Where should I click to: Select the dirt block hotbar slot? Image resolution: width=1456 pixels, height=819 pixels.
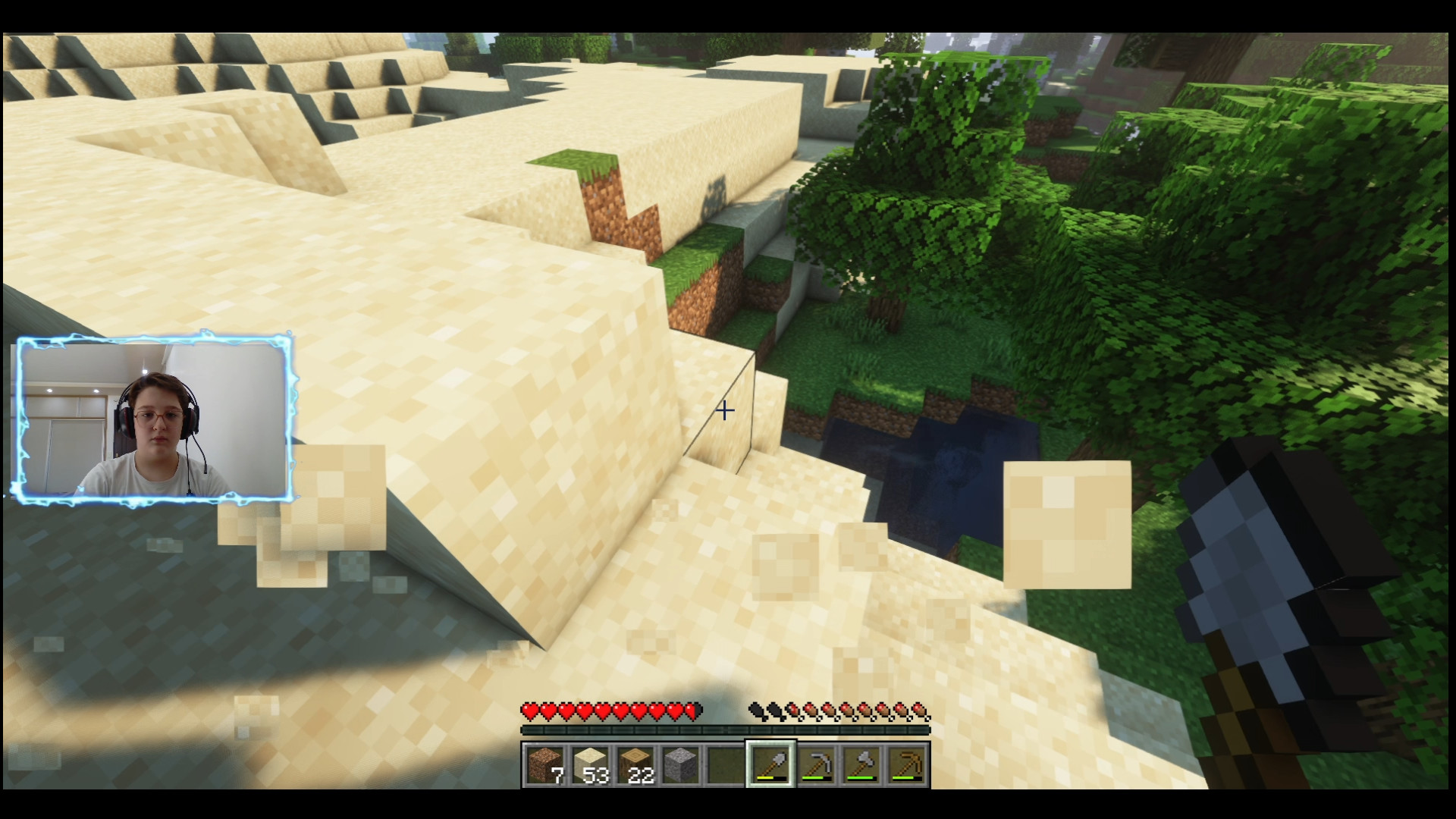coord(545,764)
